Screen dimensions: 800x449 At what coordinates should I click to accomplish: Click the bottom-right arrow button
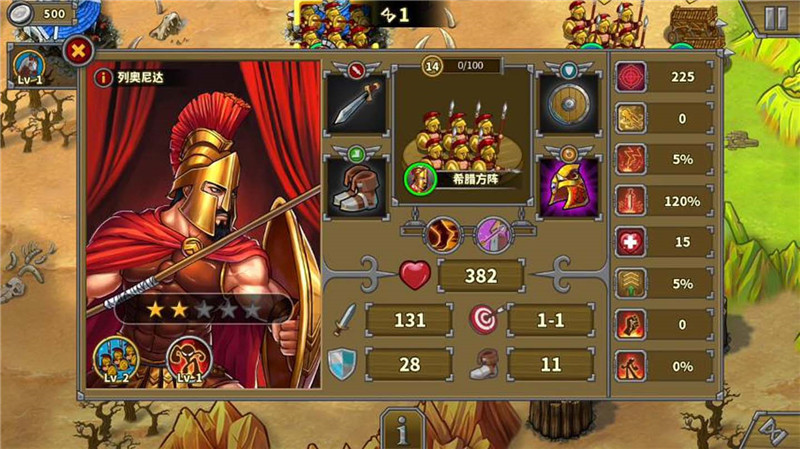click(x=774, y=430)
